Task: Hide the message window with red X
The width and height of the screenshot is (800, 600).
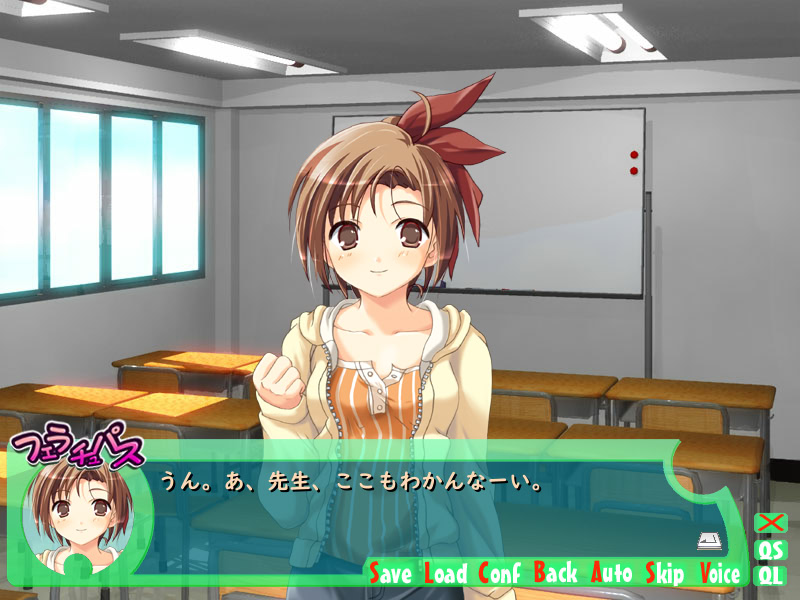Action: pos(771,523)
